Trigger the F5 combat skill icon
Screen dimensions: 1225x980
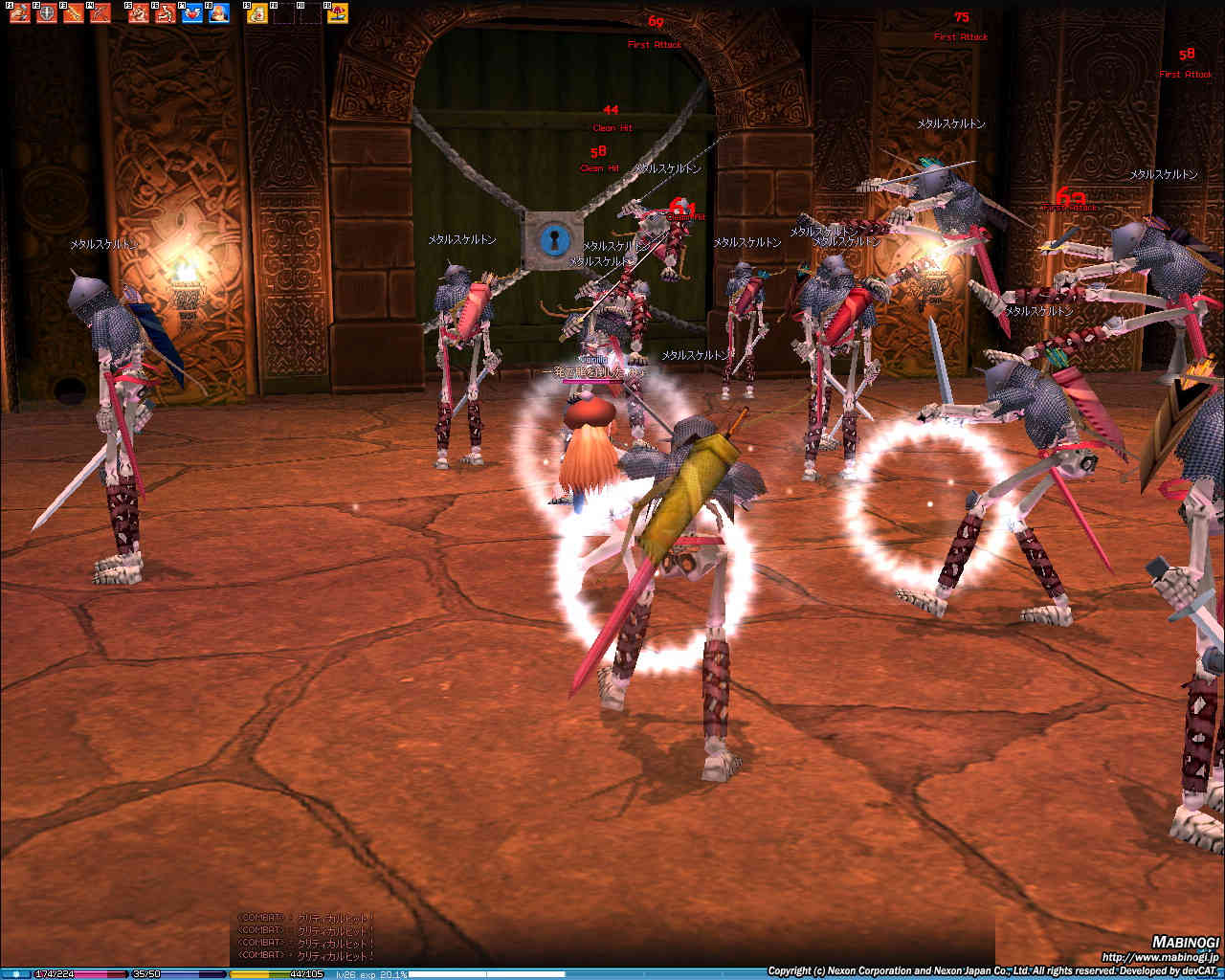(139, 13)
